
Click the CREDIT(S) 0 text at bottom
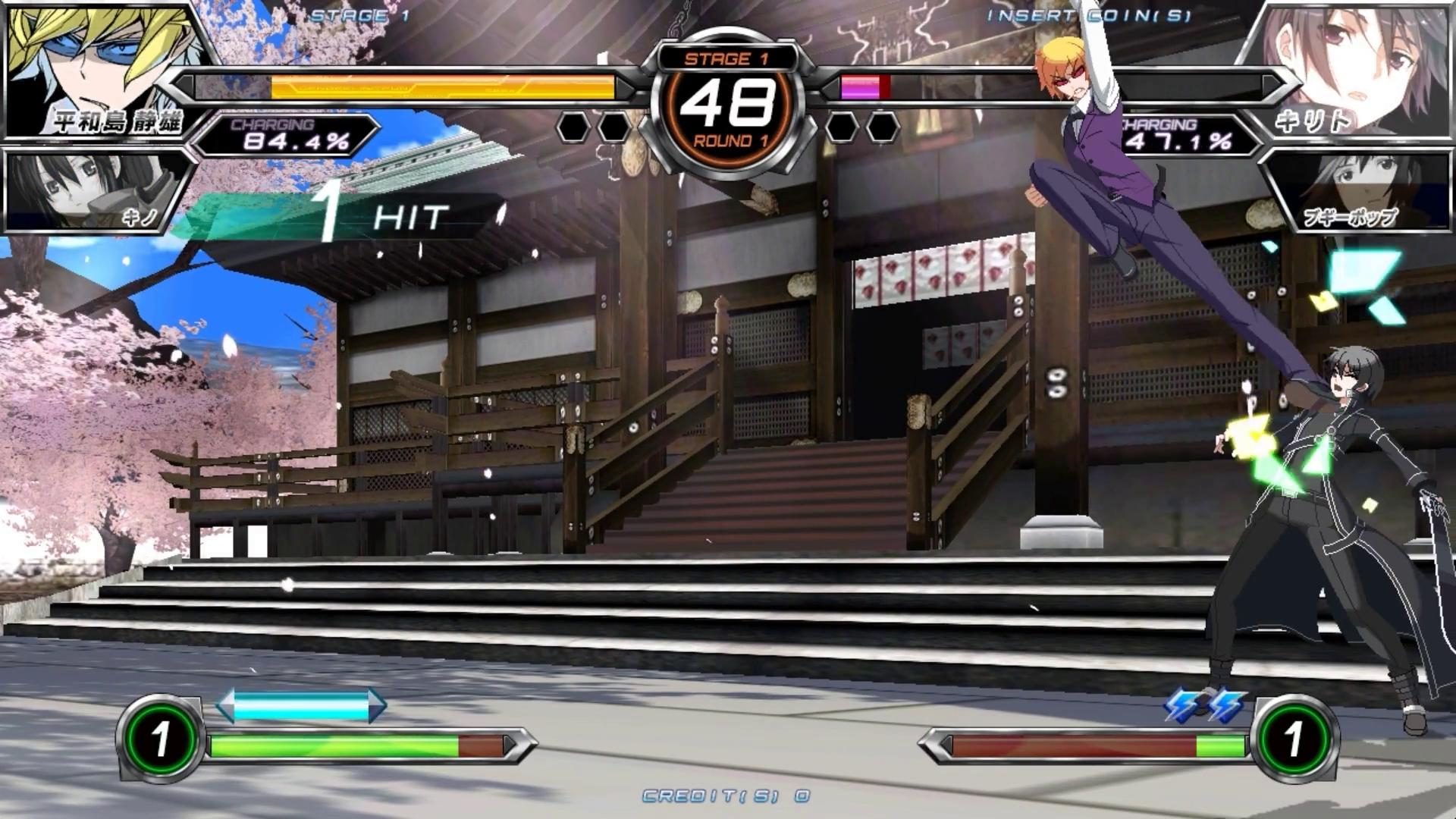click(x=726, y=795)
